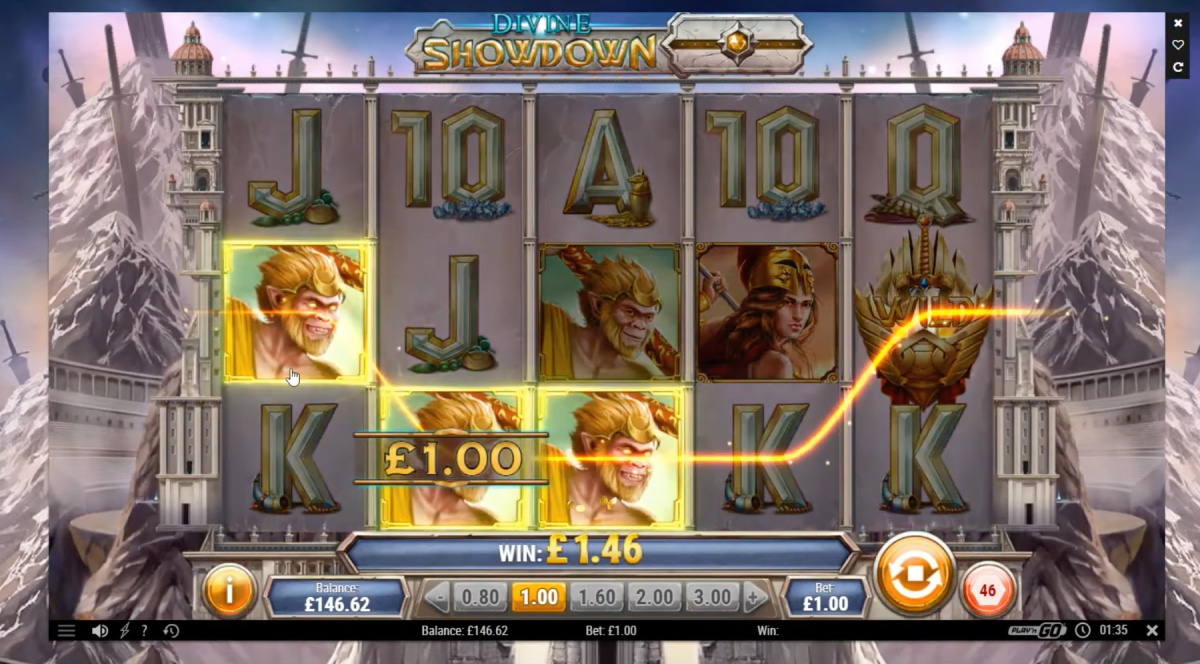This screenshot has width=1200, height=664.
Task: Close the game via bottom bar X
Action: click(x=1152, y=631)
